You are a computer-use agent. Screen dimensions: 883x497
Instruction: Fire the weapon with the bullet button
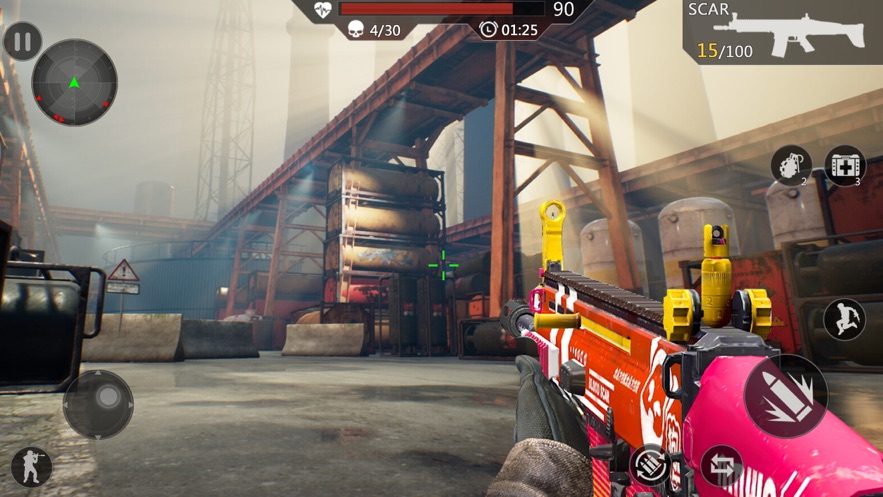point(786,396)
